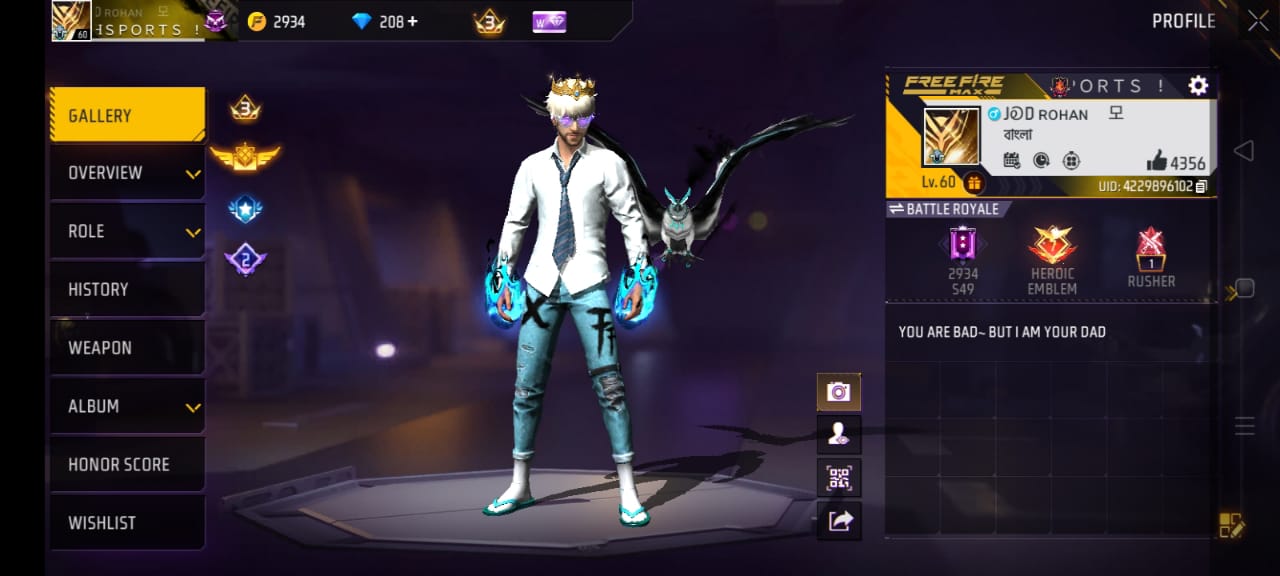Open the History section

point(127,289)
